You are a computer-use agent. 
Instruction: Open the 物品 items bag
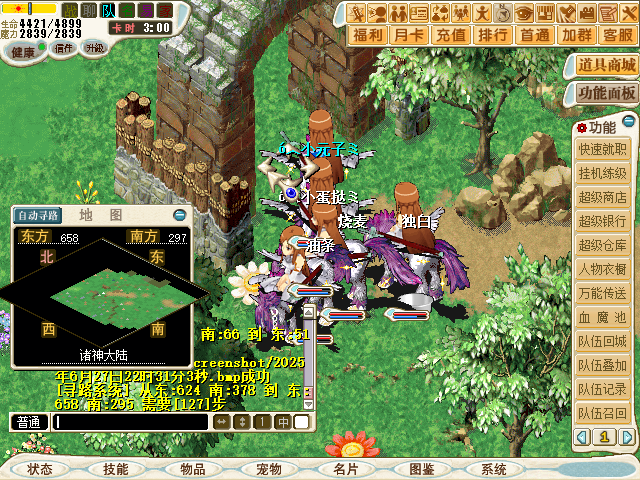click(193, 469)
